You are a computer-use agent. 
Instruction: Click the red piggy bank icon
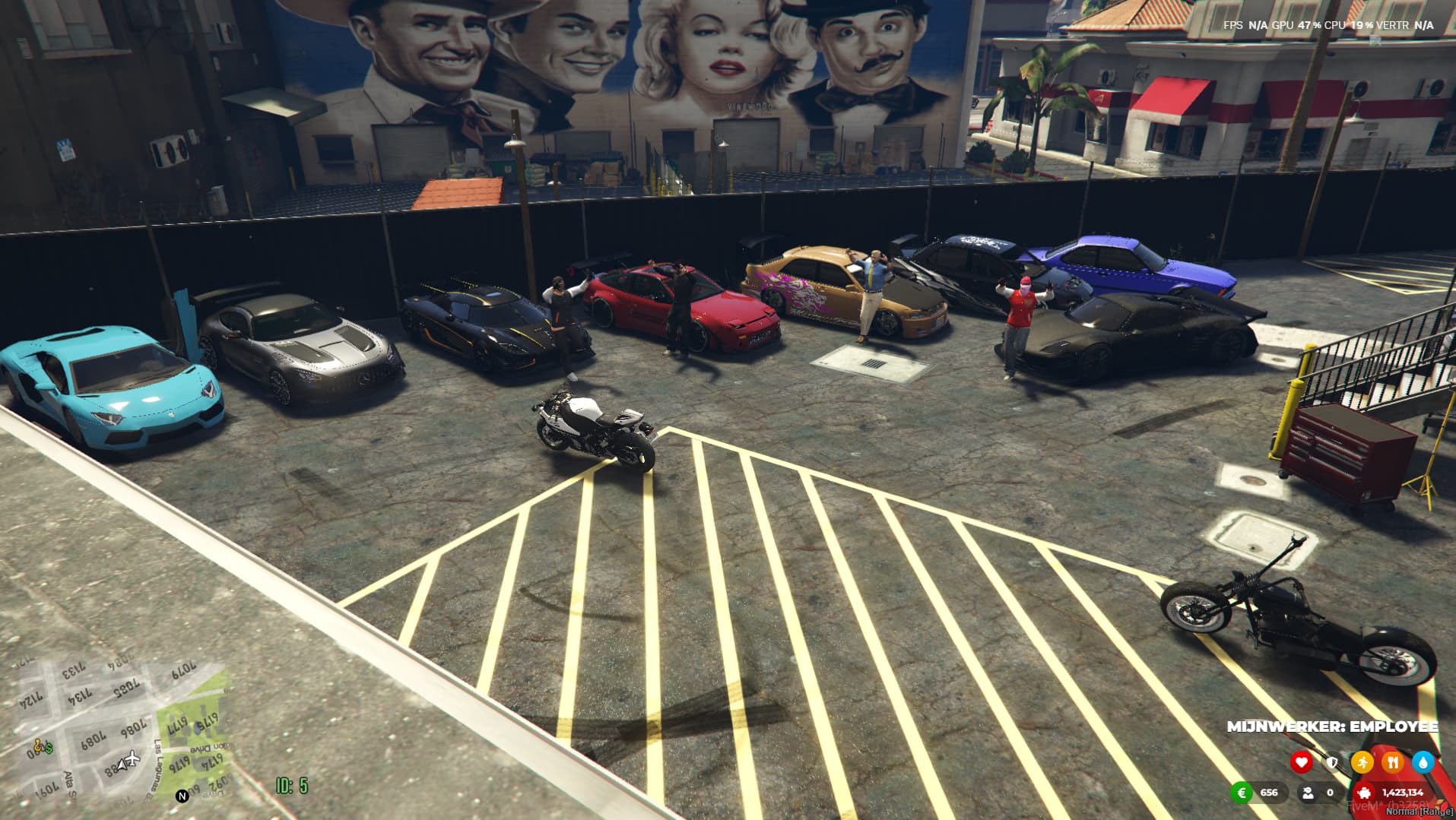click(x=1363, y=793)
